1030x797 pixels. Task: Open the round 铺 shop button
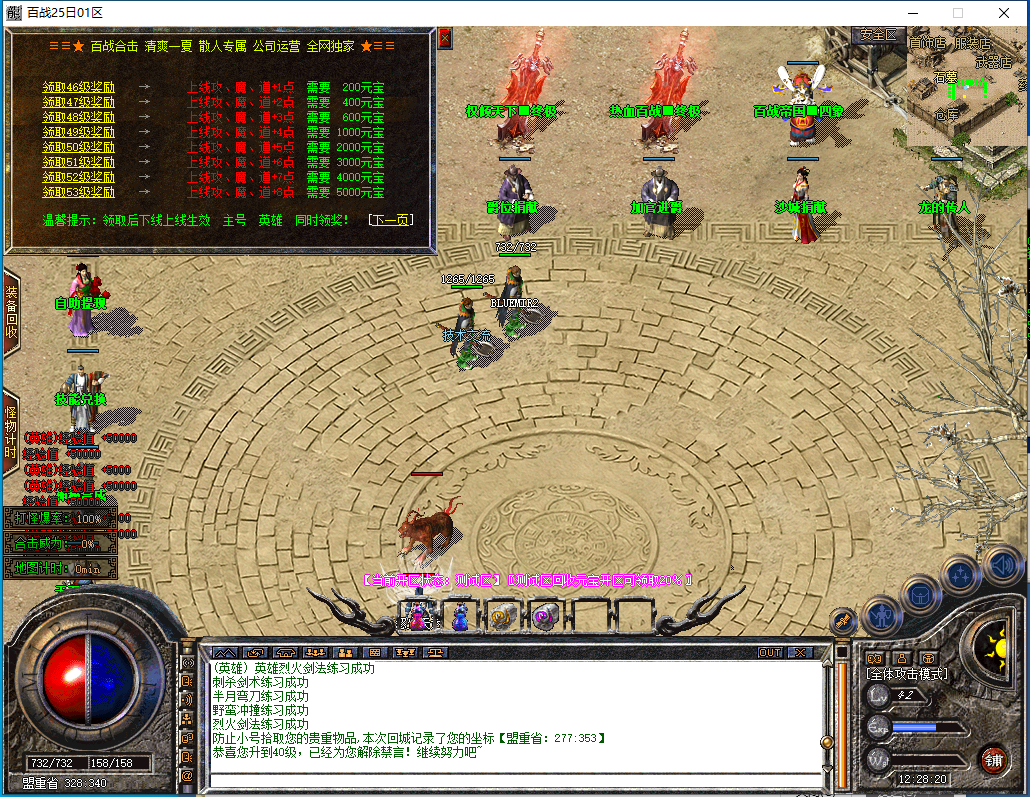pyautogui.click(x=993, y=759)
